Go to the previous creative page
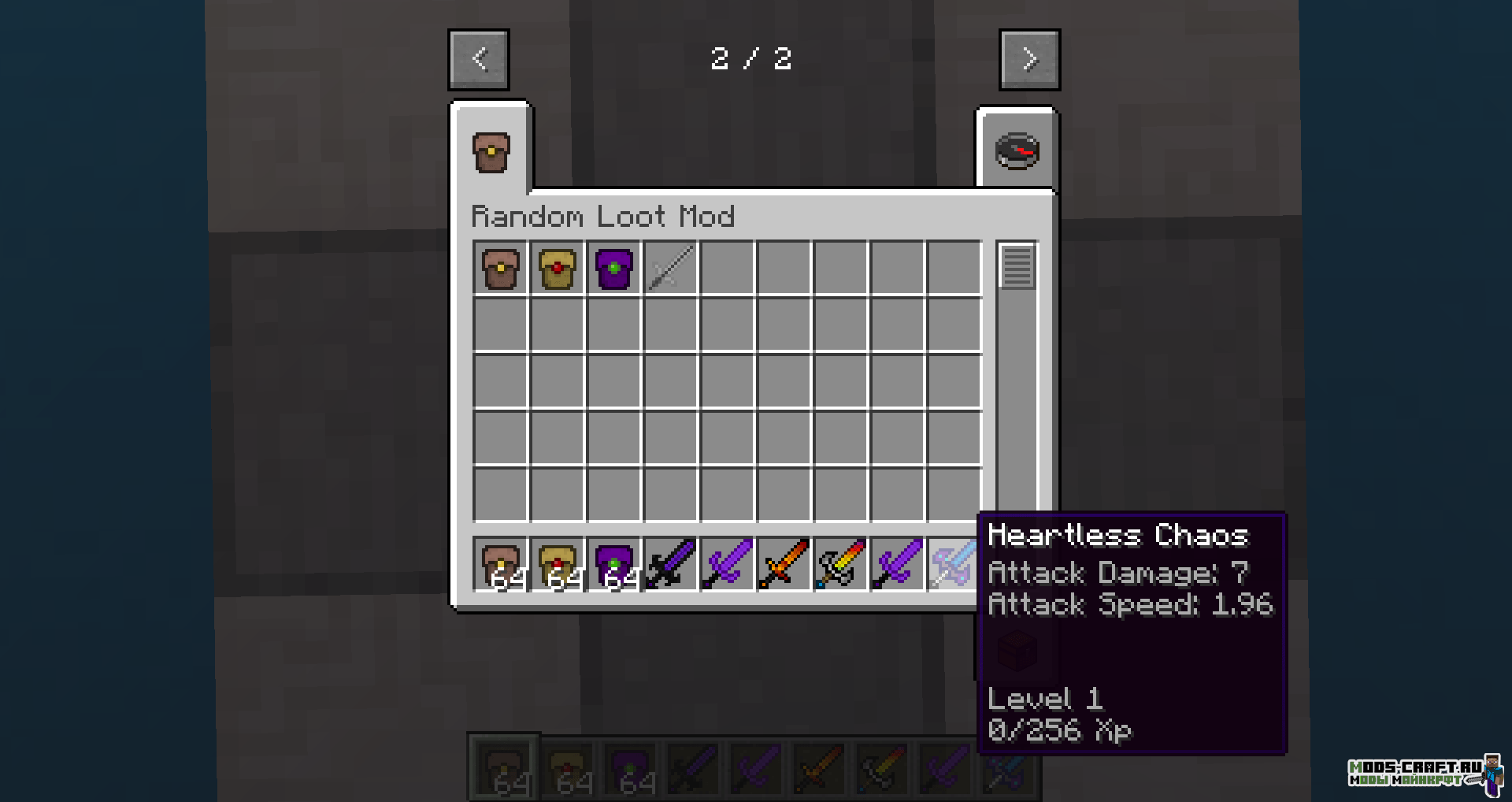The image size is (1512, 802). click(479, 60)
